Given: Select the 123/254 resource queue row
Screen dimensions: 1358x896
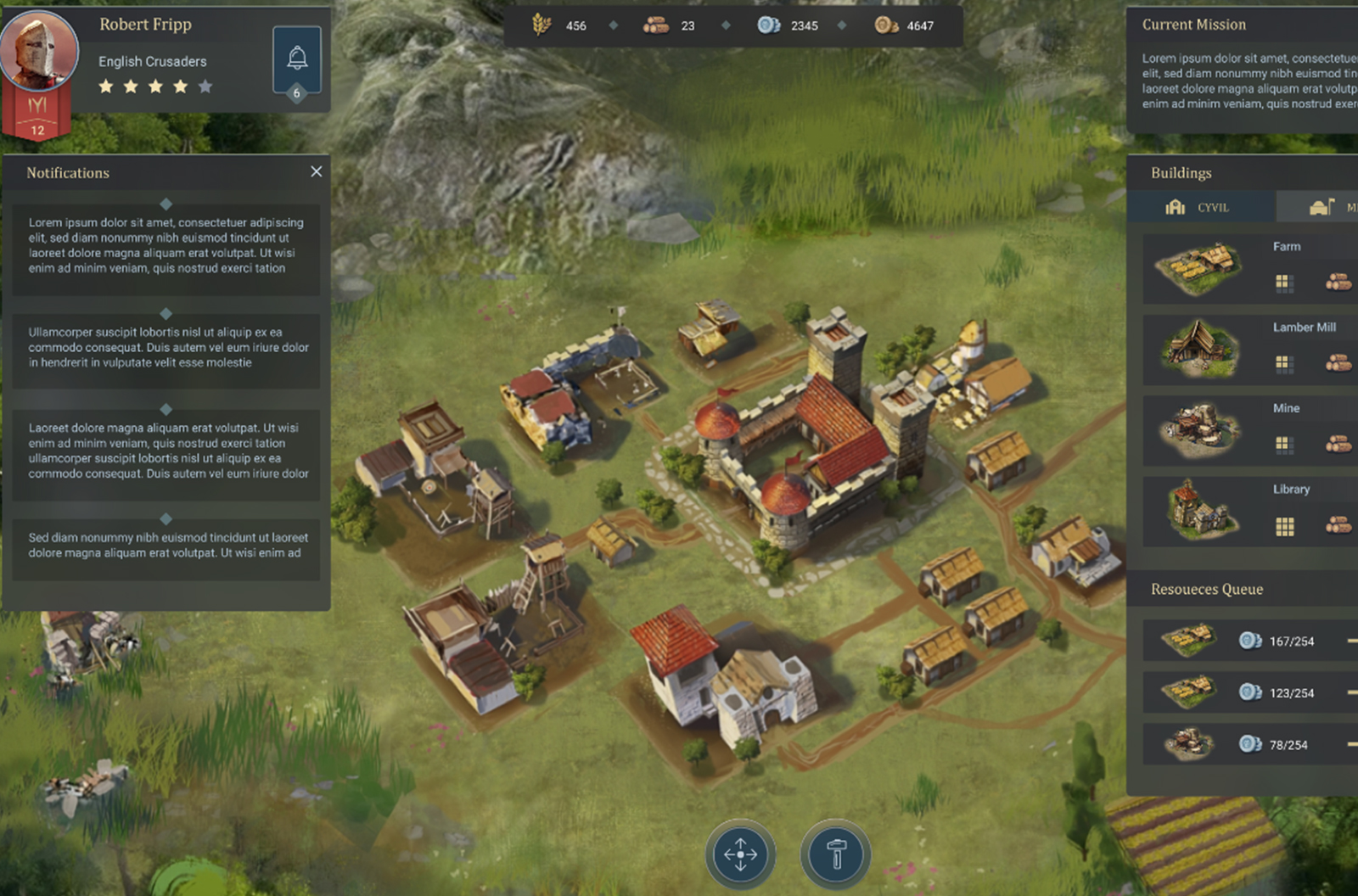Looking at the screenshot, I should 1249,692.
